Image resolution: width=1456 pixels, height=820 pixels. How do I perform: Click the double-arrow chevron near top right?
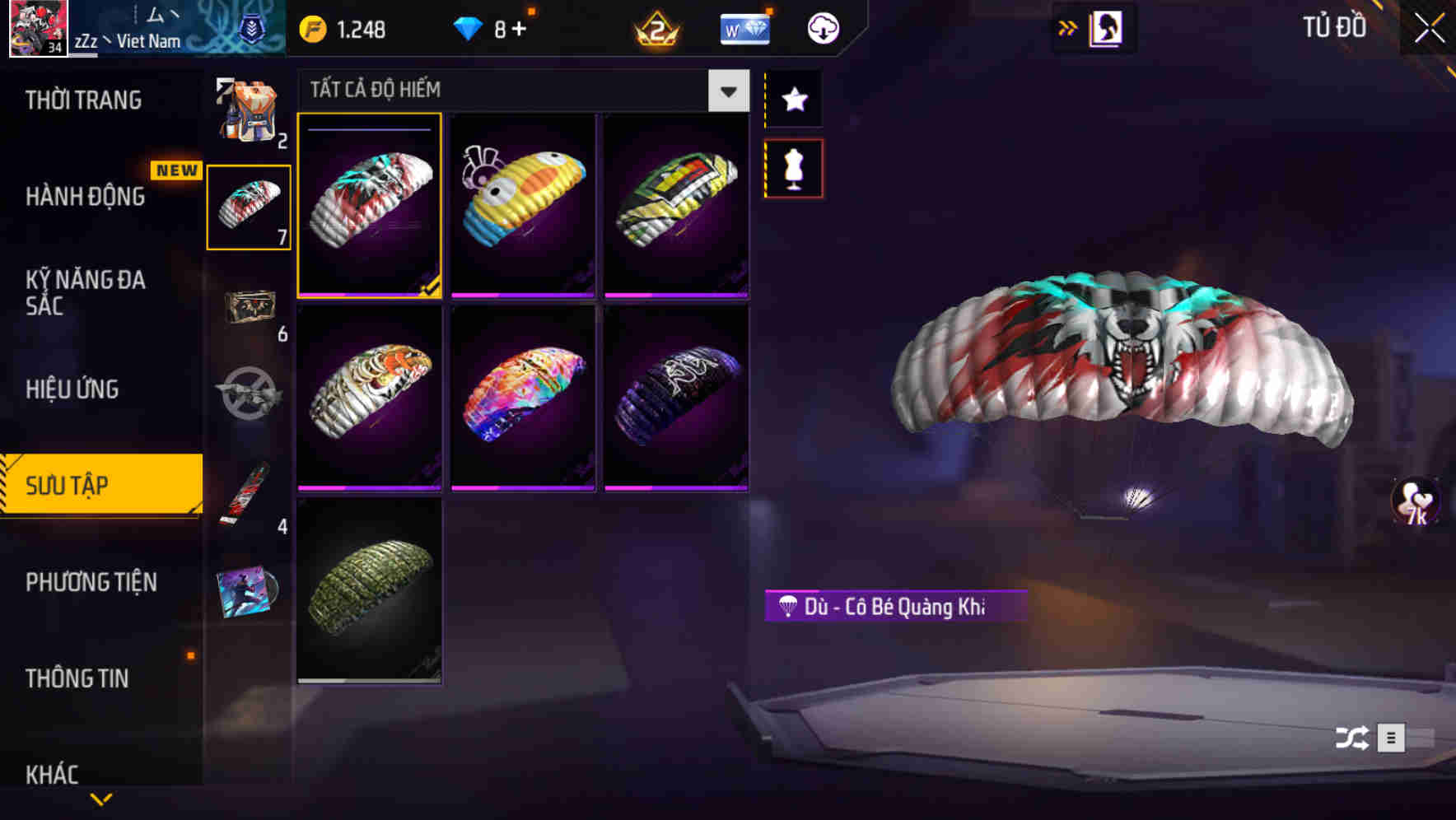(1068, 27)
